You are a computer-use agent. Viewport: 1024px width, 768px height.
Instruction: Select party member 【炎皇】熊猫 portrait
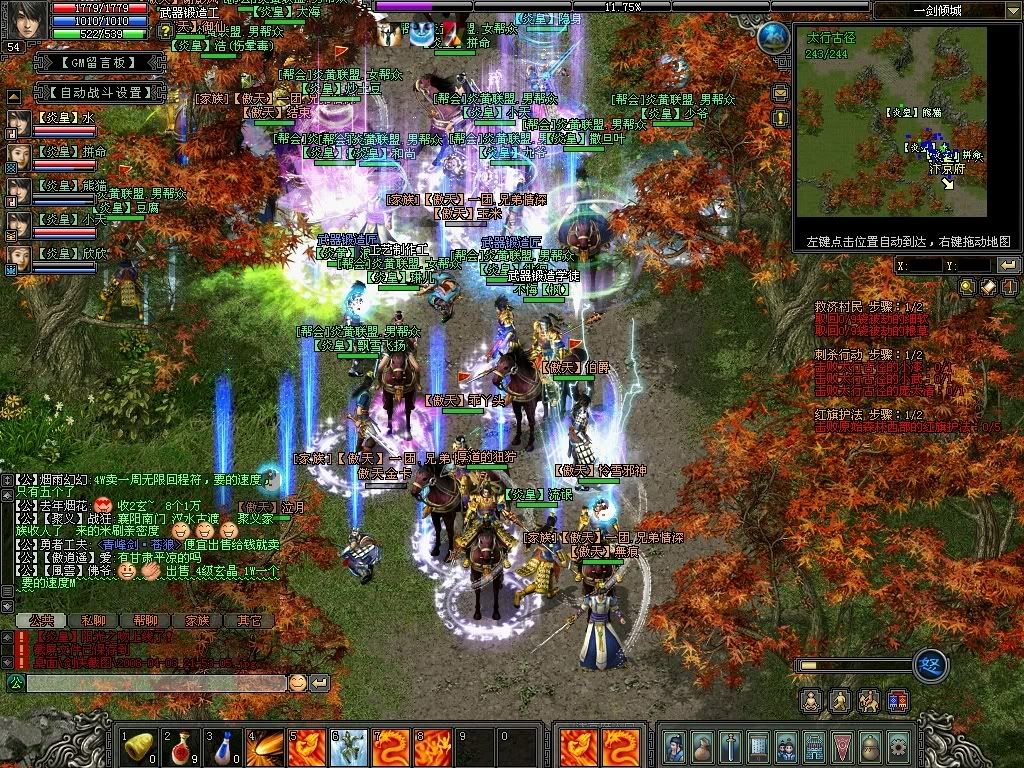19,187
